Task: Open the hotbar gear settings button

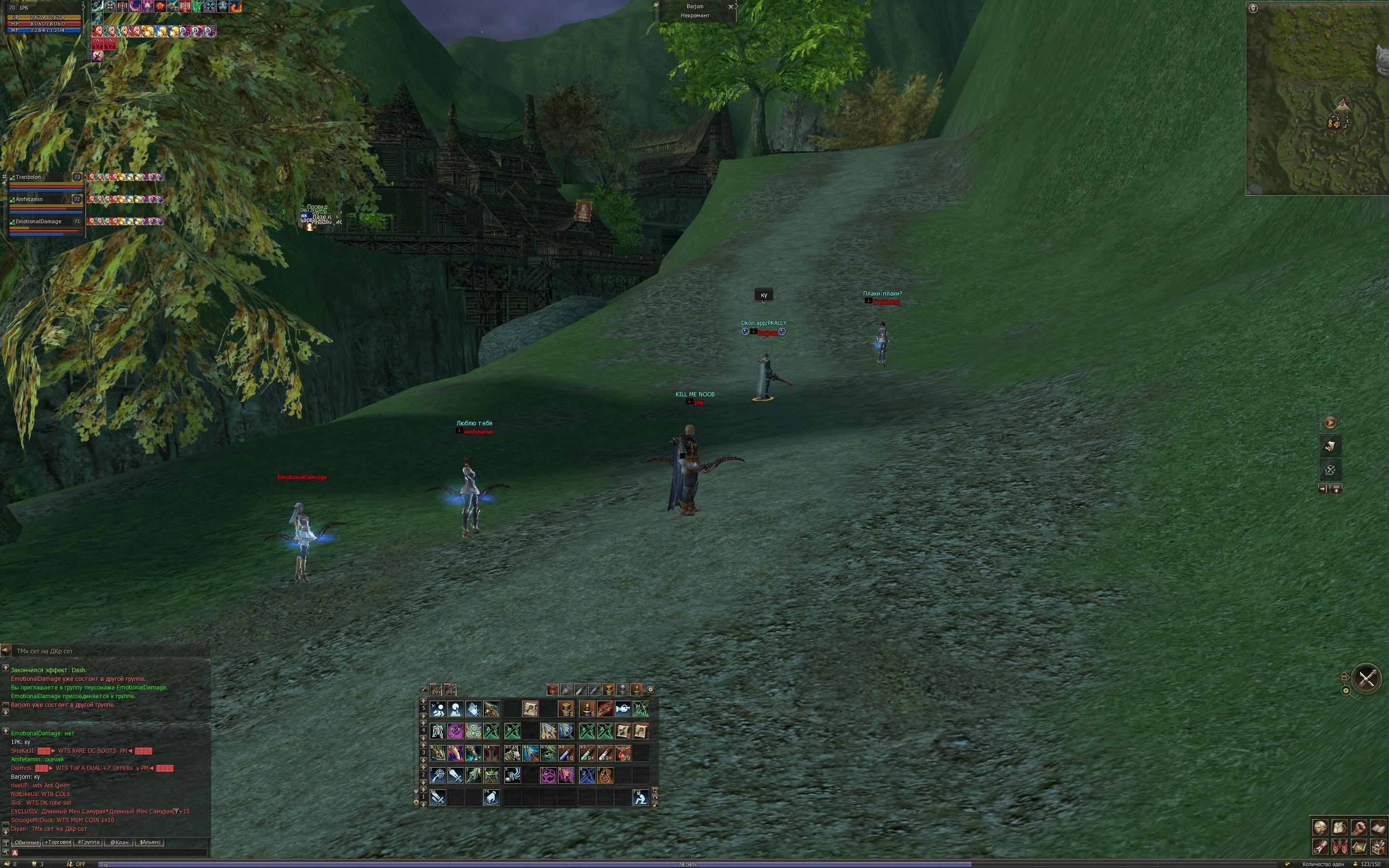Action: point(650,690)
